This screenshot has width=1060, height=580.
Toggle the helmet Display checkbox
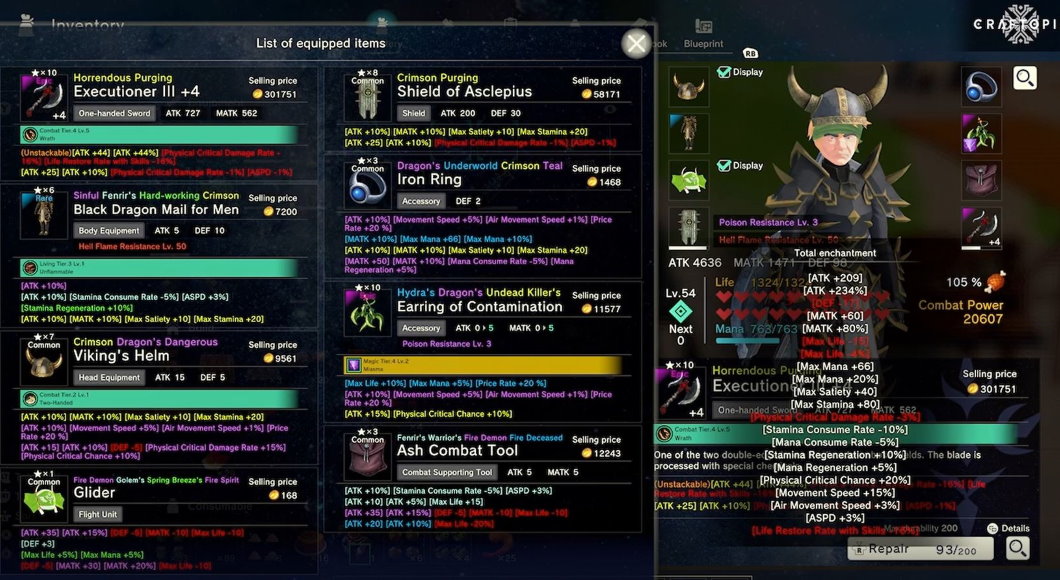724,72
